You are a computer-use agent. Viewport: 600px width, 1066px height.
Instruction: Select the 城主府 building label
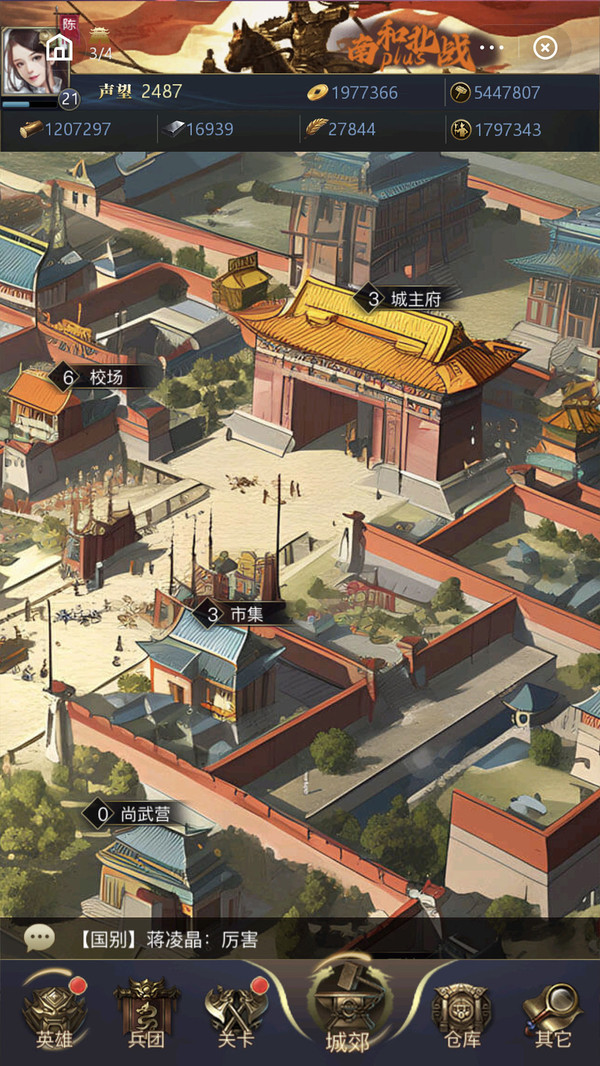coord(399,298)
